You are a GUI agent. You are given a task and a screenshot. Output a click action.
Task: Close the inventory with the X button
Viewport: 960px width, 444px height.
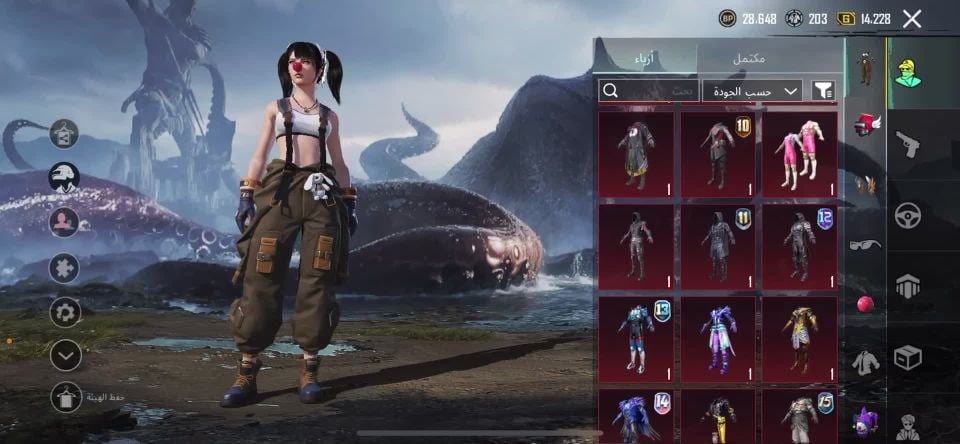(x=912, y=18)
